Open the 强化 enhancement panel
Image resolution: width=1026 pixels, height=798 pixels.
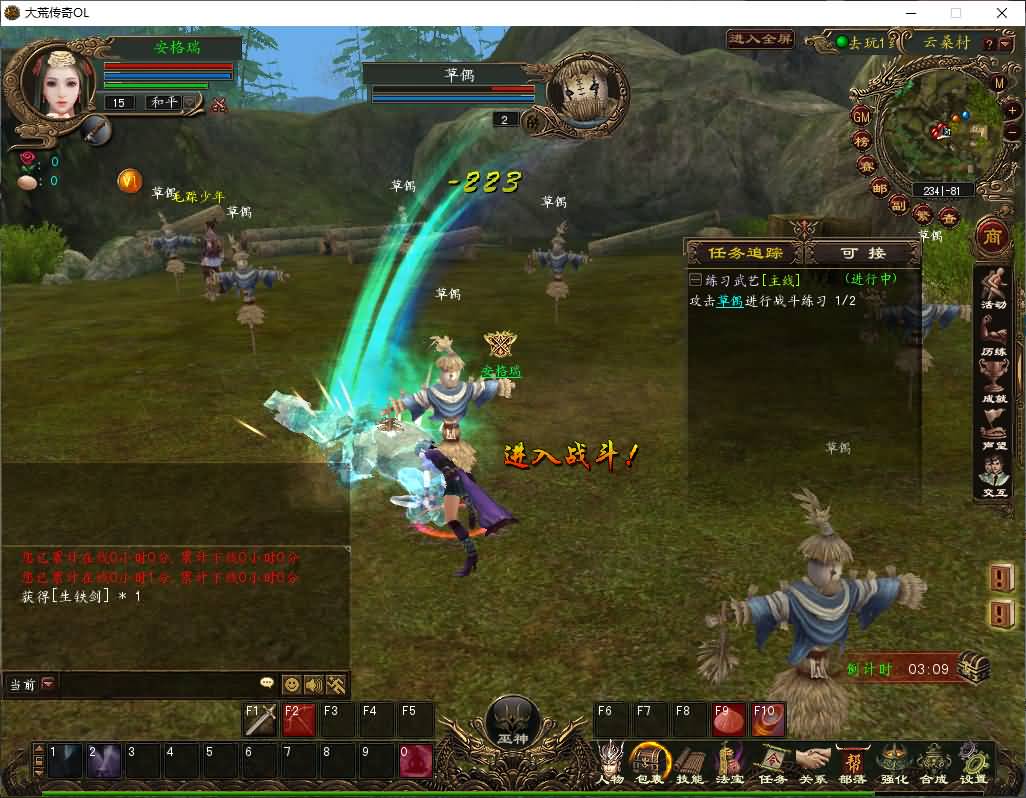point(893,763)
